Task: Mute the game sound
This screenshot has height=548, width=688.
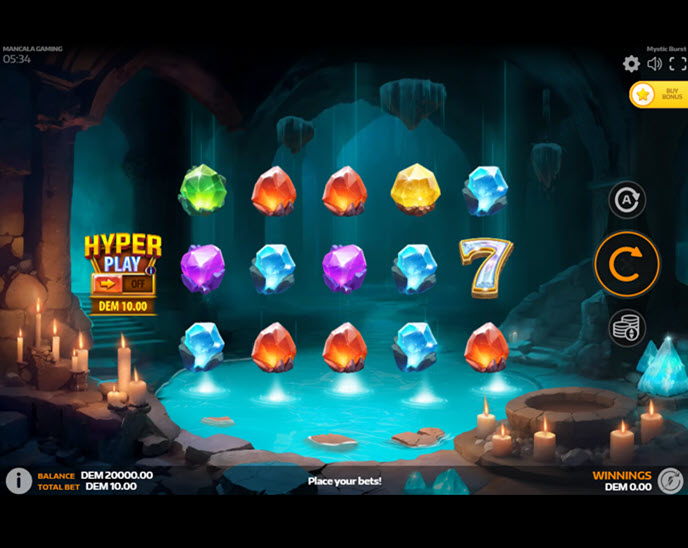Action: click(x=654, y=64)
